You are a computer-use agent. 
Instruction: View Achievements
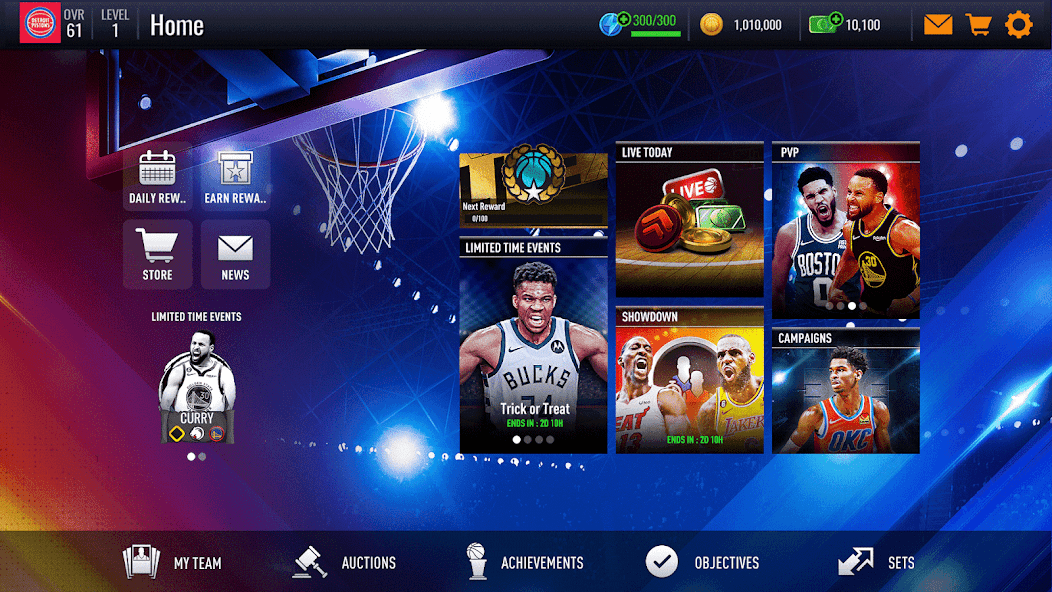525,562
